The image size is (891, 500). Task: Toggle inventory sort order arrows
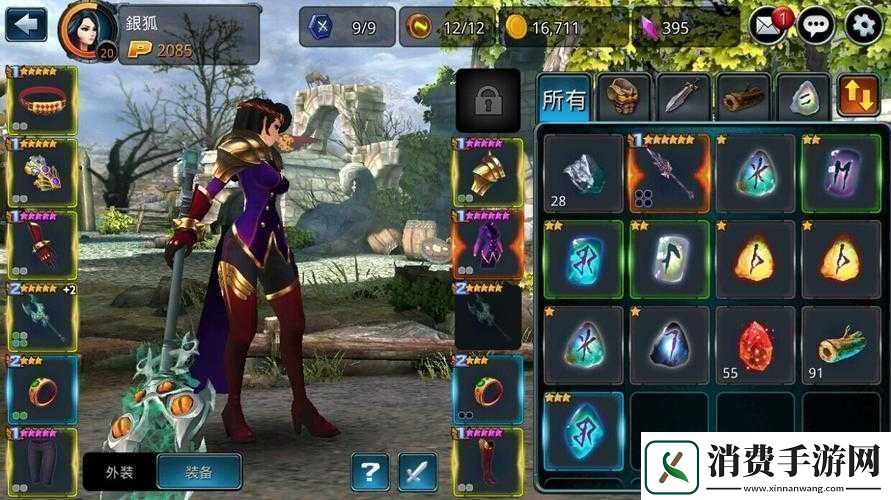(x=858, y=97)
